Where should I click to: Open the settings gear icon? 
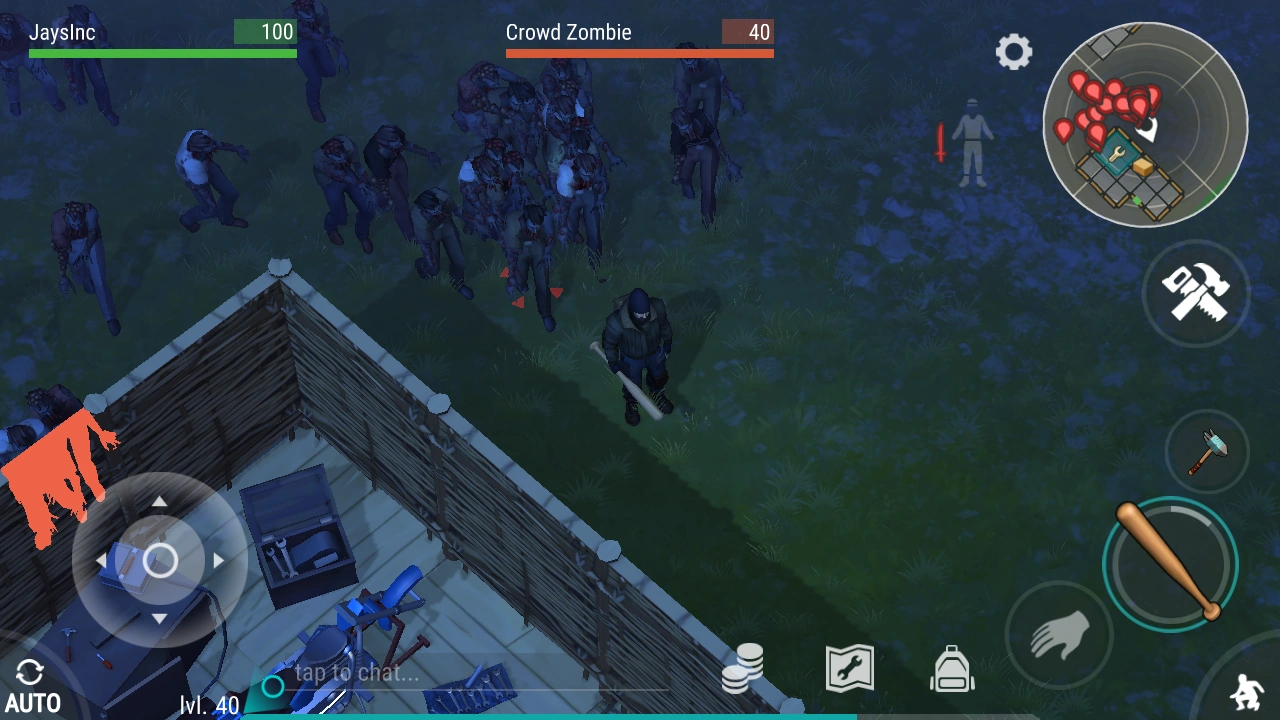(x=1014, y=52)
